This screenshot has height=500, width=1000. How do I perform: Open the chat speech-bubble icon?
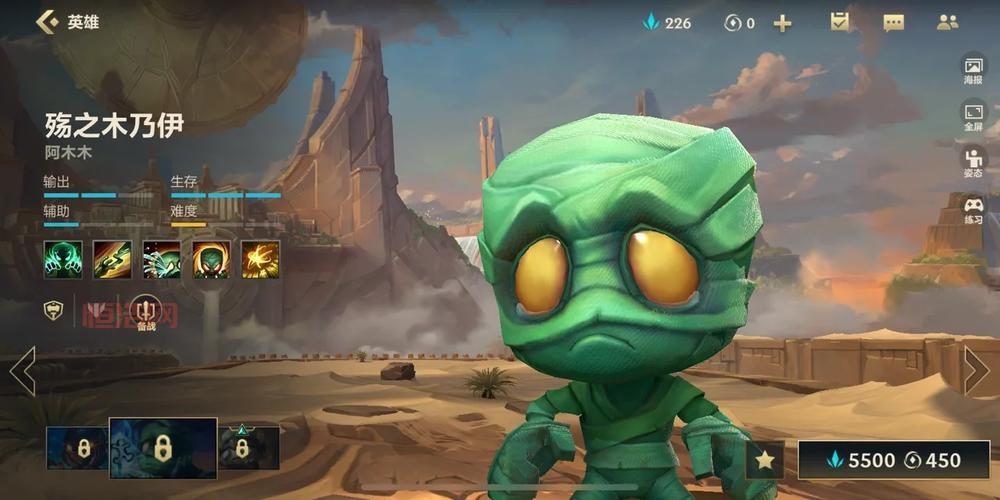coord(893,22)
